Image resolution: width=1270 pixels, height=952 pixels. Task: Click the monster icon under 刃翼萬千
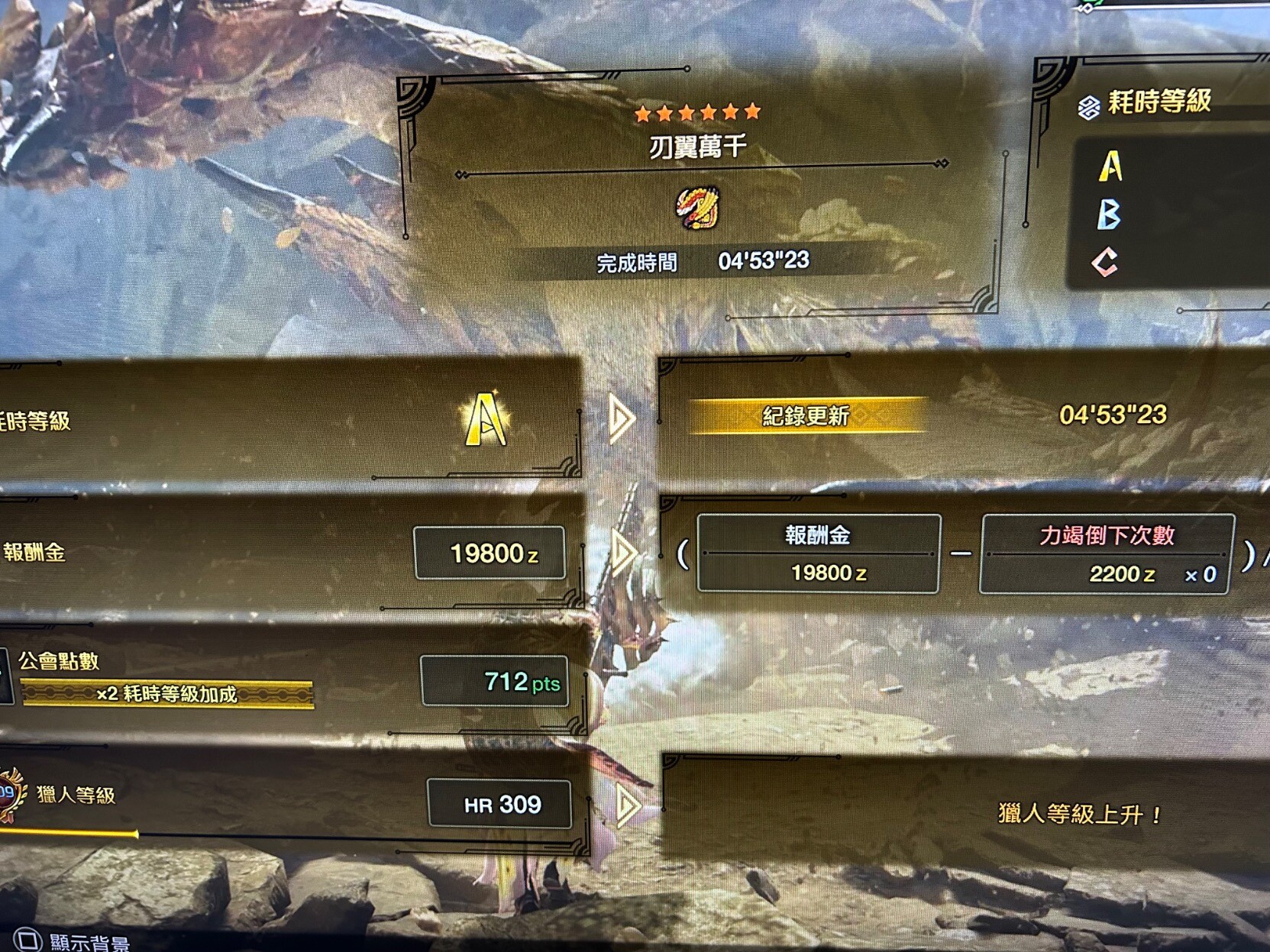coord(698,208)
